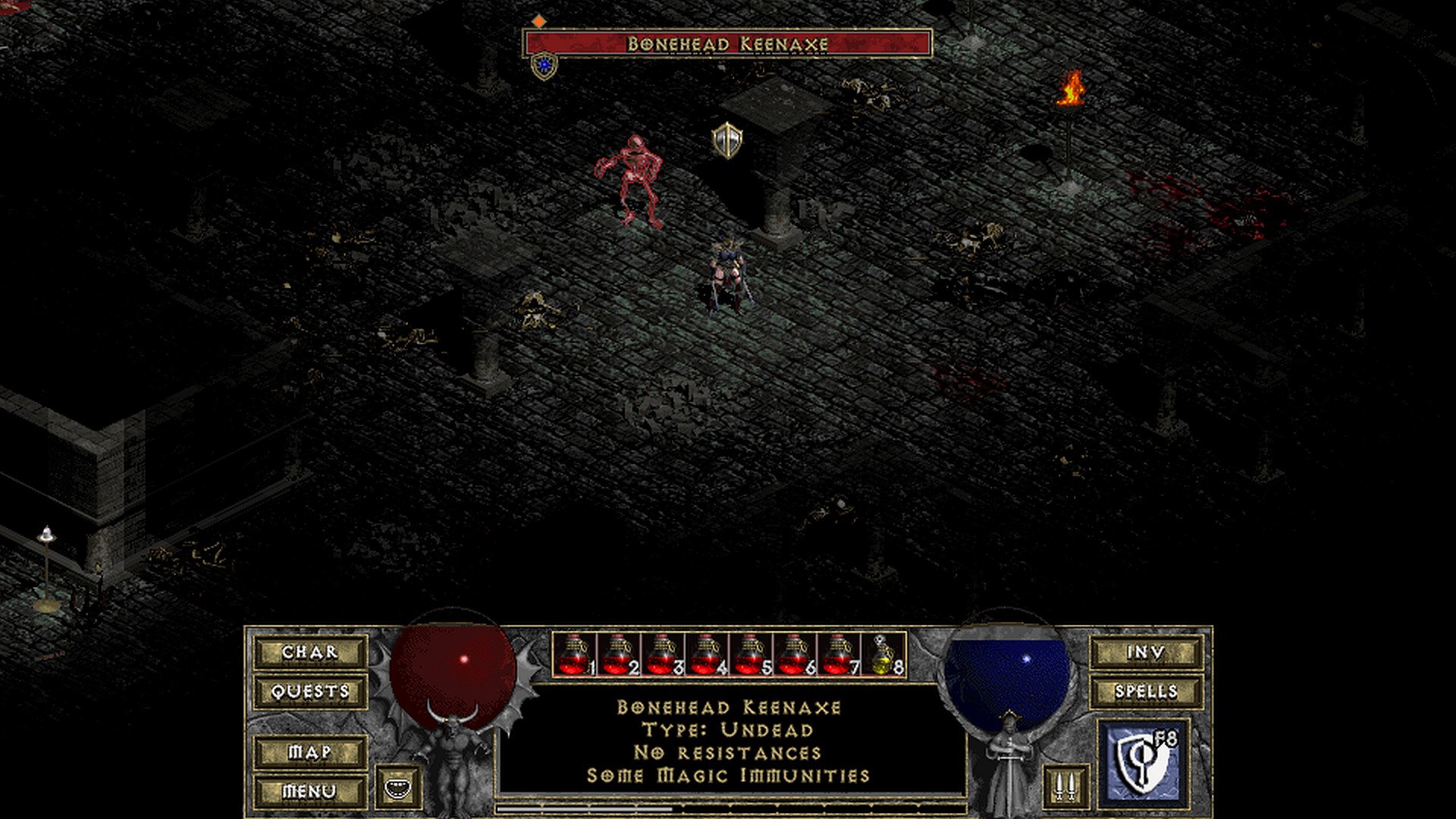Screen dimensions: 1456x819
Task: Open the INV inventory panel
Action: click(x=1146, y=652)
